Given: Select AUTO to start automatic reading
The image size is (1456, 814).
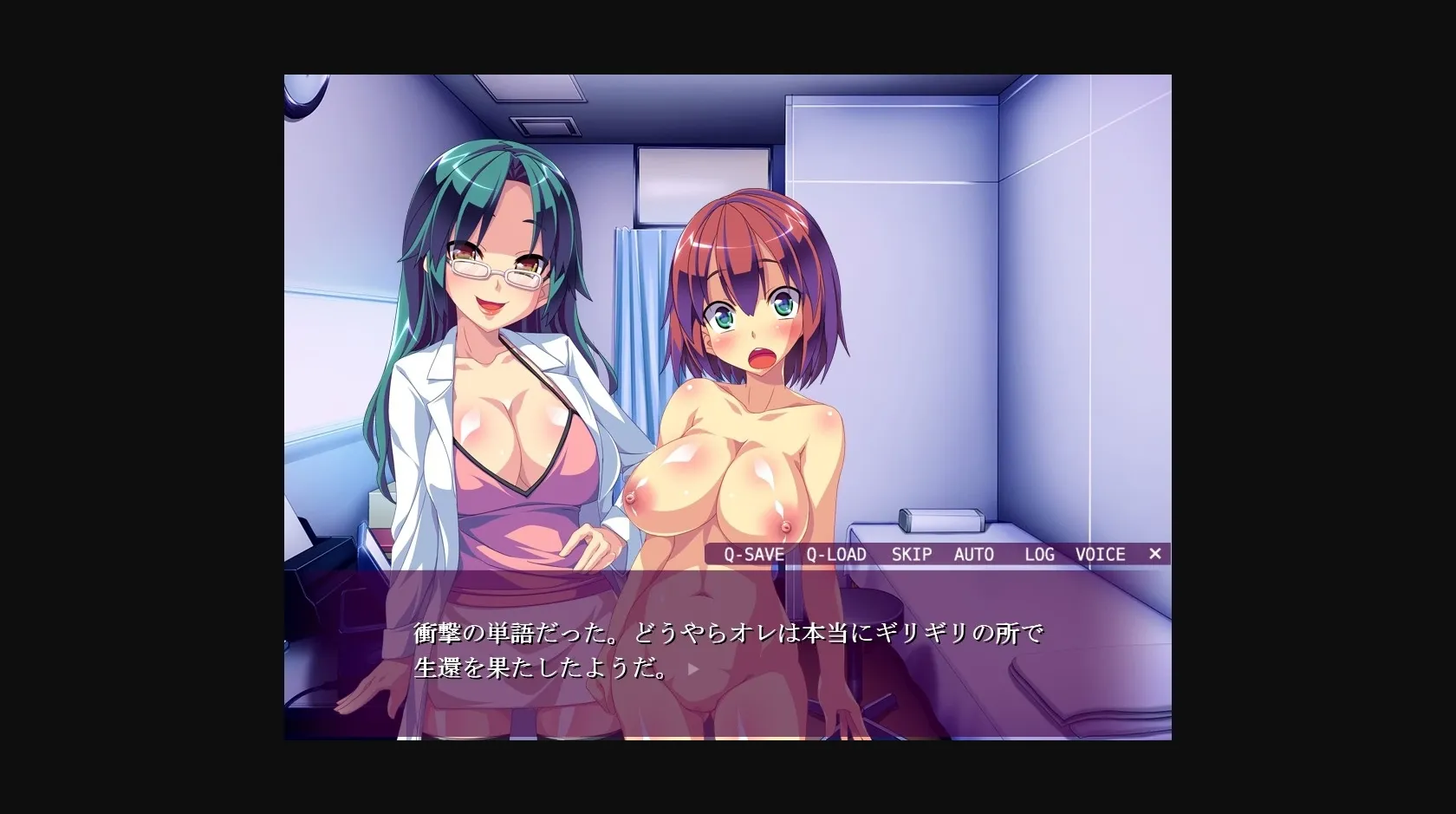Looking at the screenshot, I should click(974, 554).
